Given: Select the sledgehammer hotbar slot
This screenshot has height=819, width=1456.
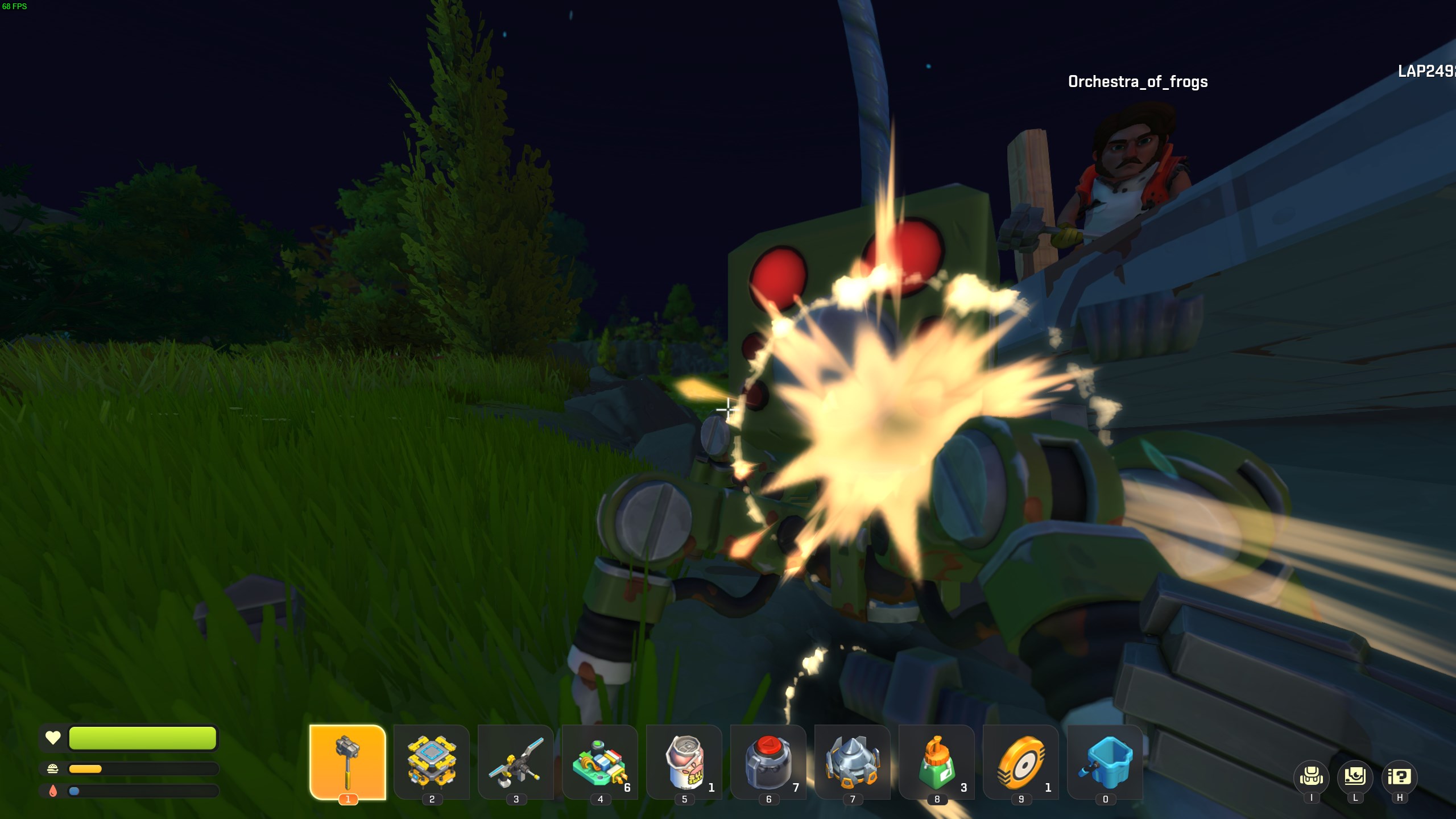Looking at the screenshot, I should click(x=348, y=762).
